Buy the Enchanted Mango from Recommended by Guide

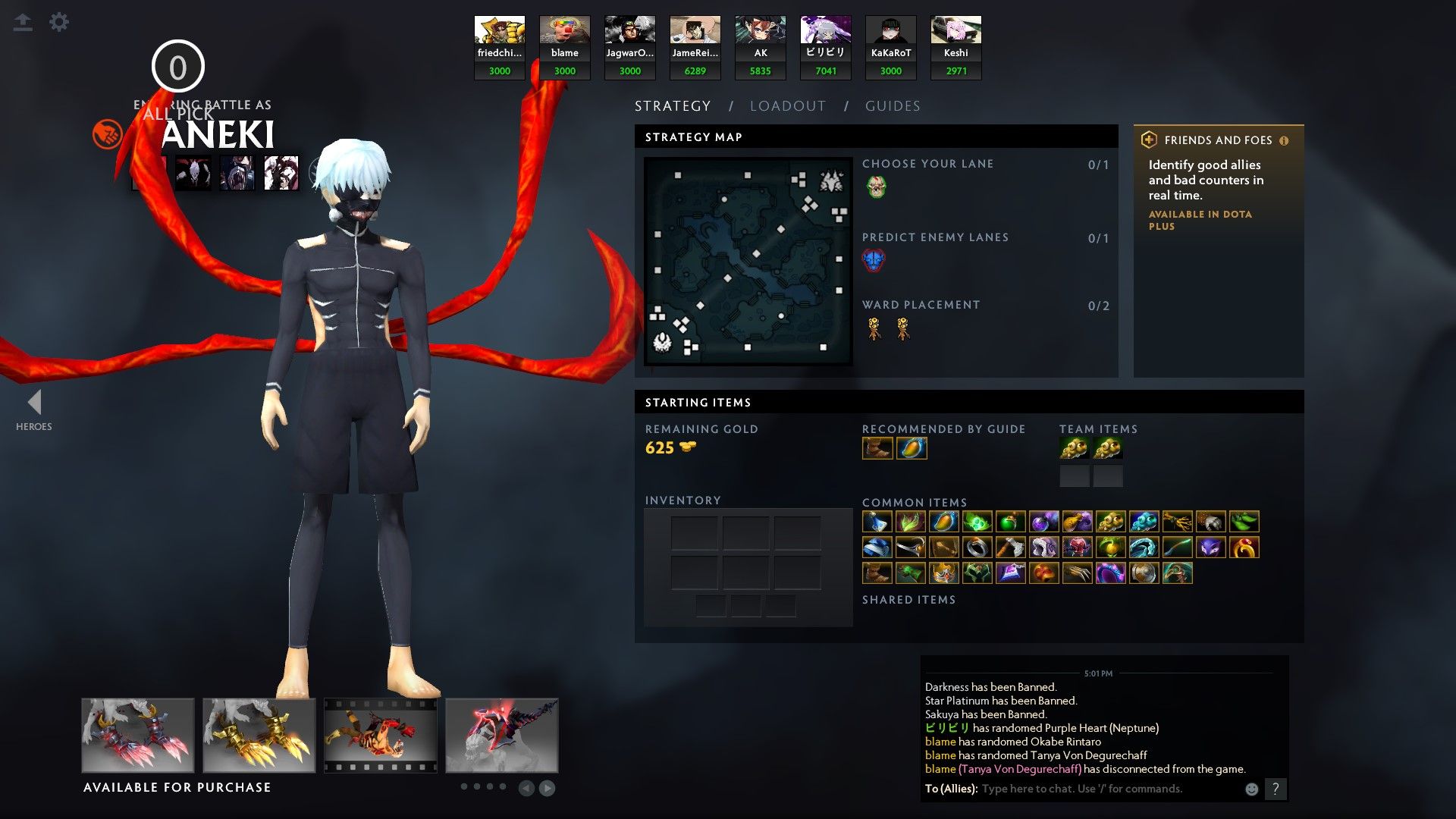coord(911,448)
